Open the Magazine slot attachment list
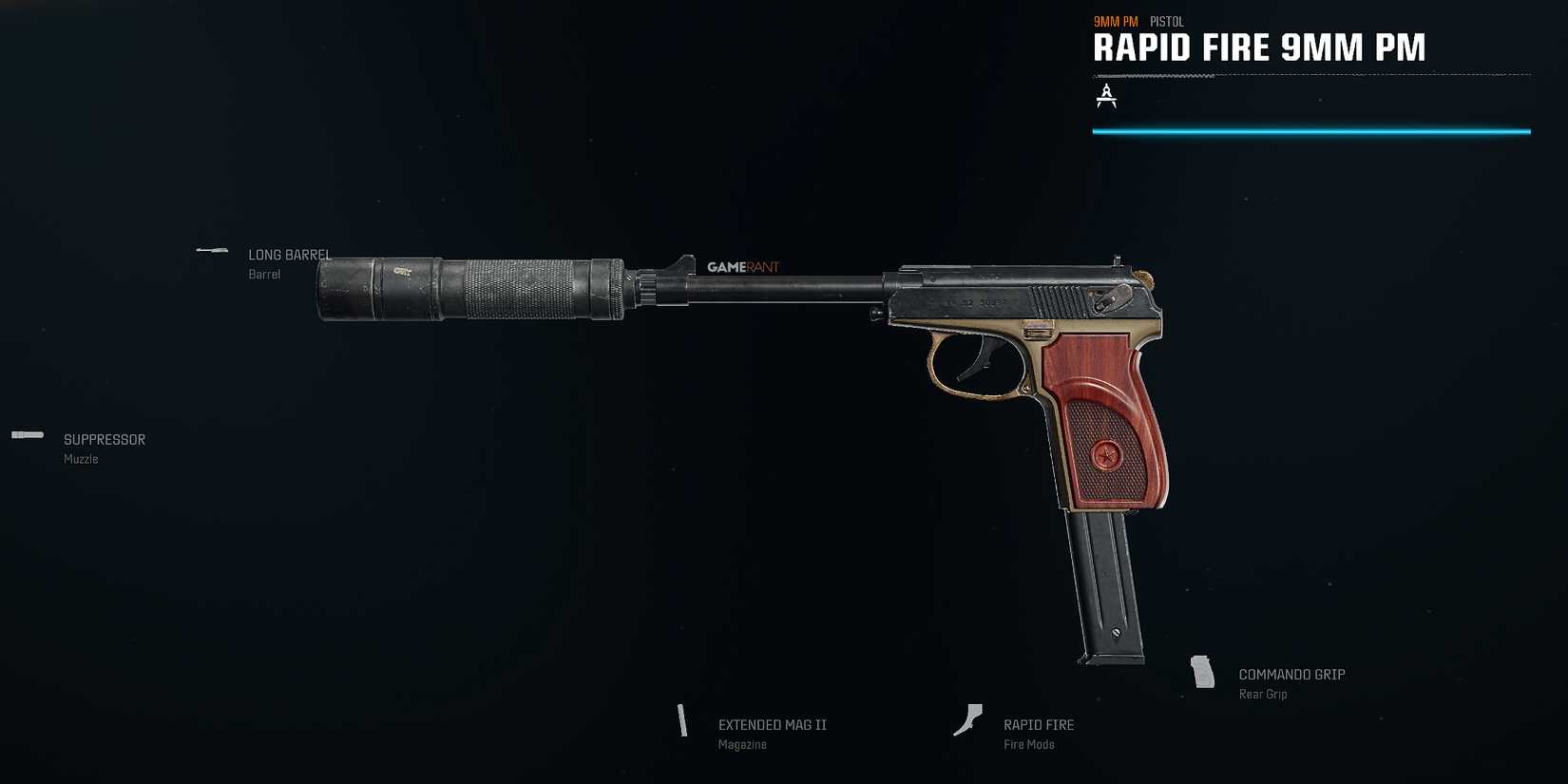 point(742,744)
